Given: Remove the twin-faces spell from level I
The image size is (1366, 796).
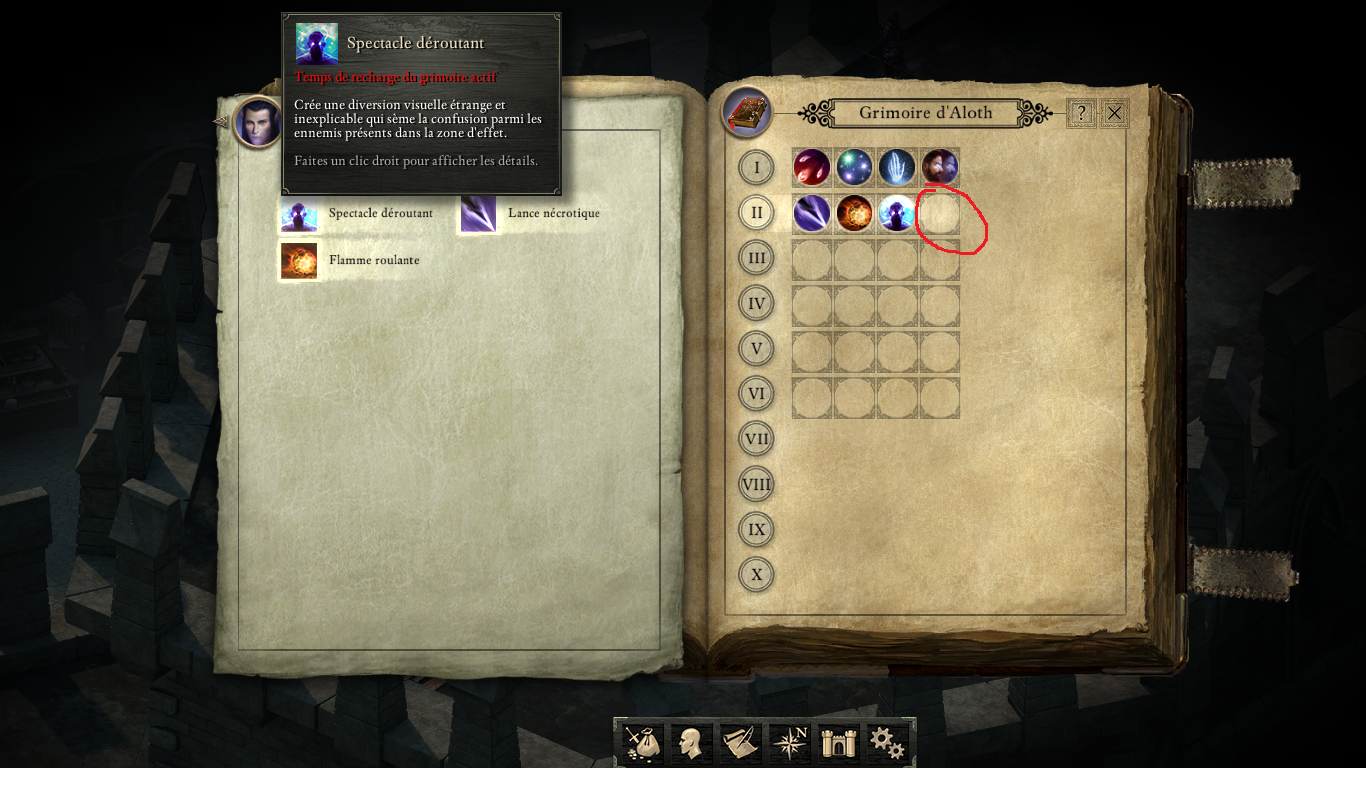Looking at the screenshot, I should (x=939, y=167).
